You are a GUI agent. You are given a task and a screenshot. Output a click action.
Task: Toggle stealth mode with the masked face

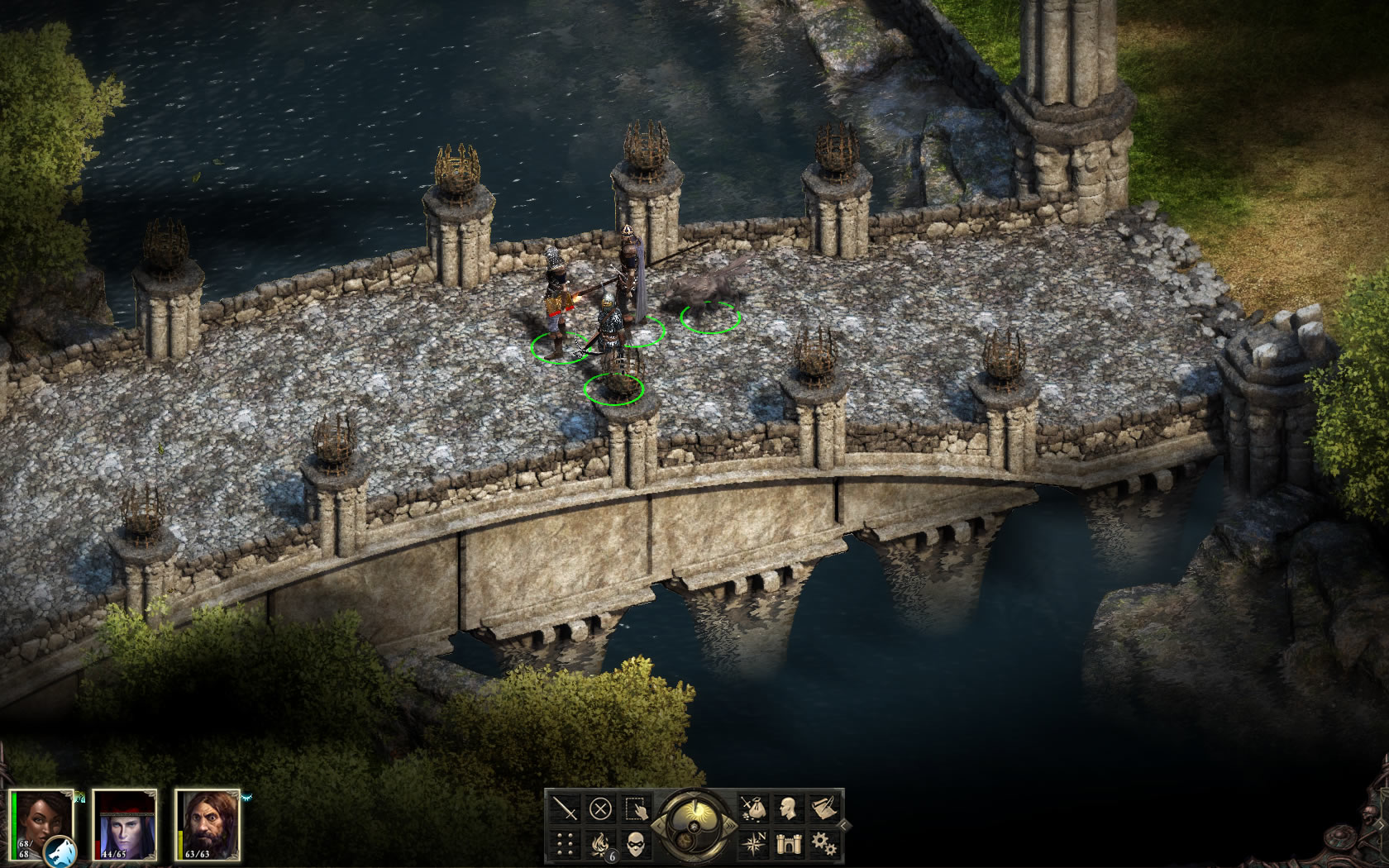point(636,842)
